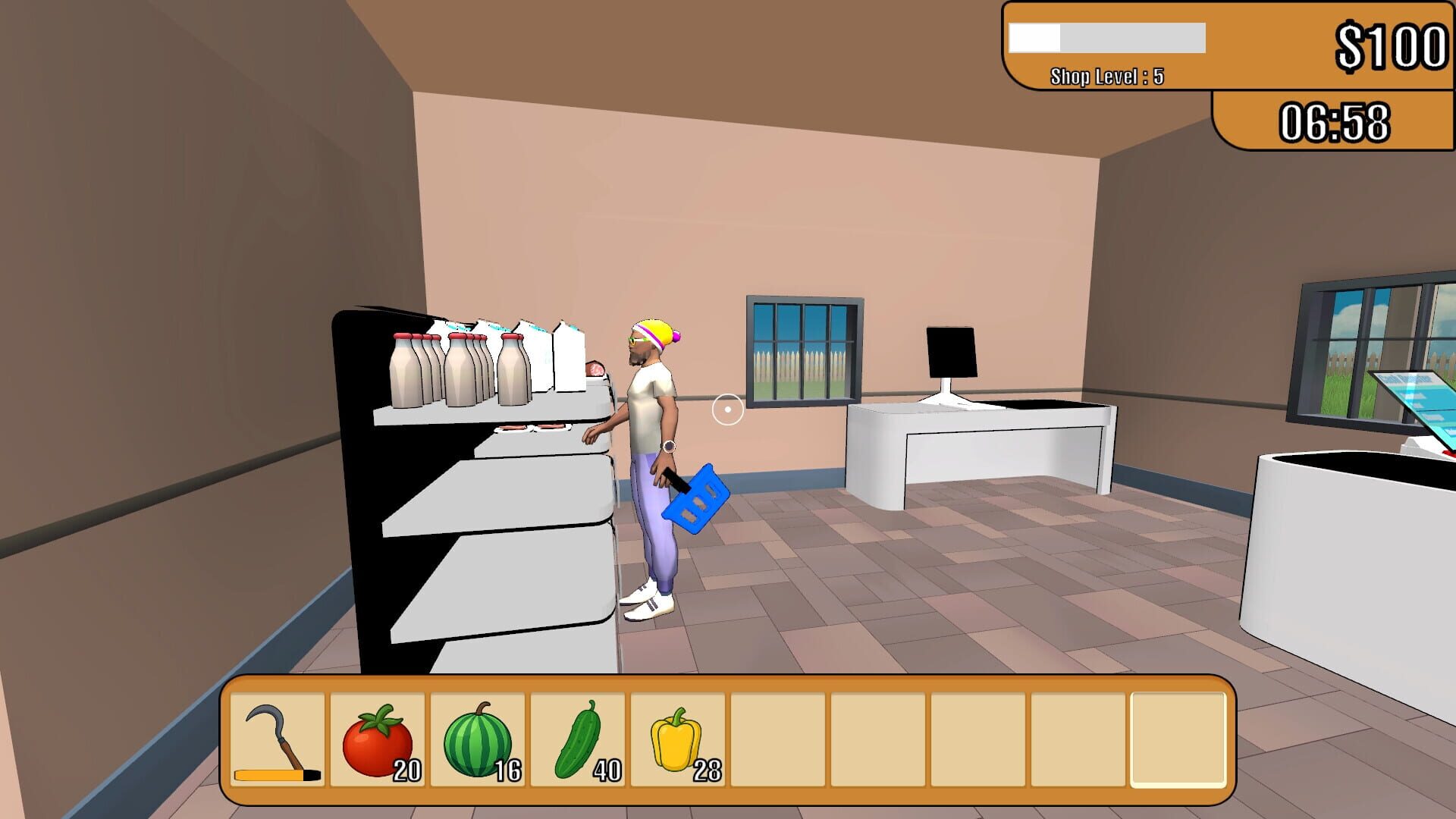The image size is (1456, 819).
Task: Click the Shop Level 5 label
Action: (x=1106, y=75)
